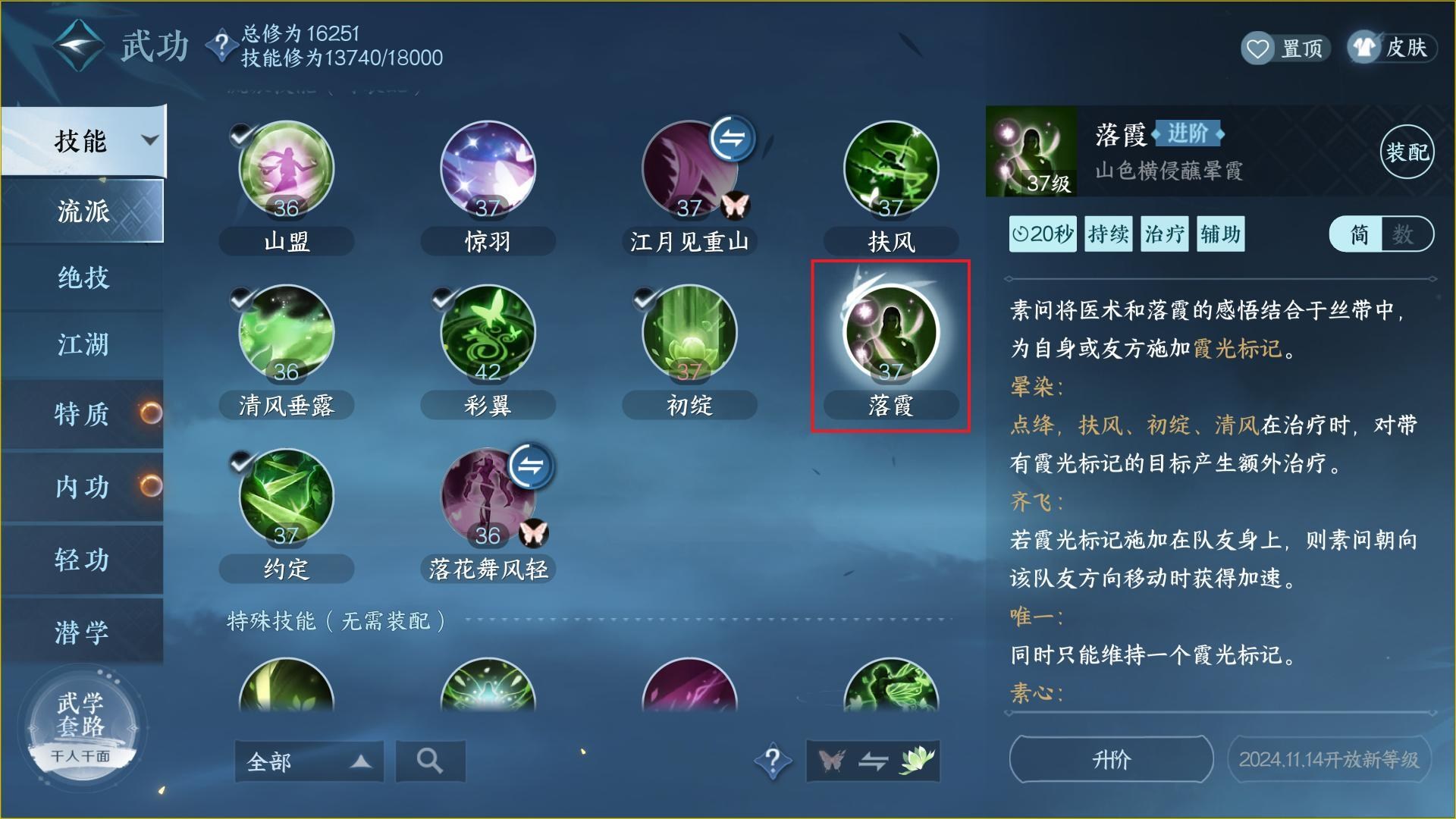Switch the 简/数 toggle to 数
The height and width of the screenshot is (819, 1456).
pos(1407,234)
